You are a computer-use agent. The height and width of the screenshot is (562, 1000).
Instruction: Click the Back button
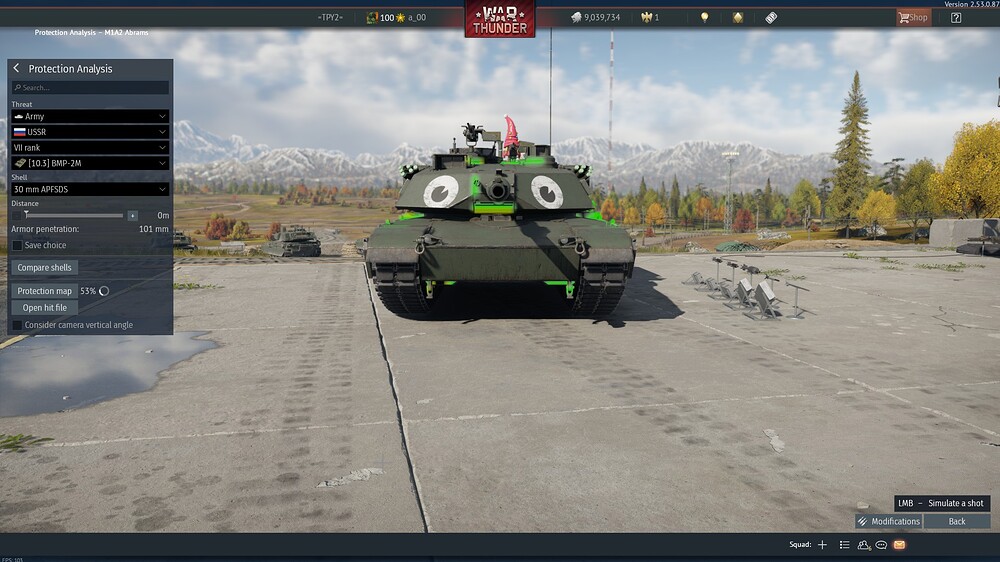click(x=957, y=521)
